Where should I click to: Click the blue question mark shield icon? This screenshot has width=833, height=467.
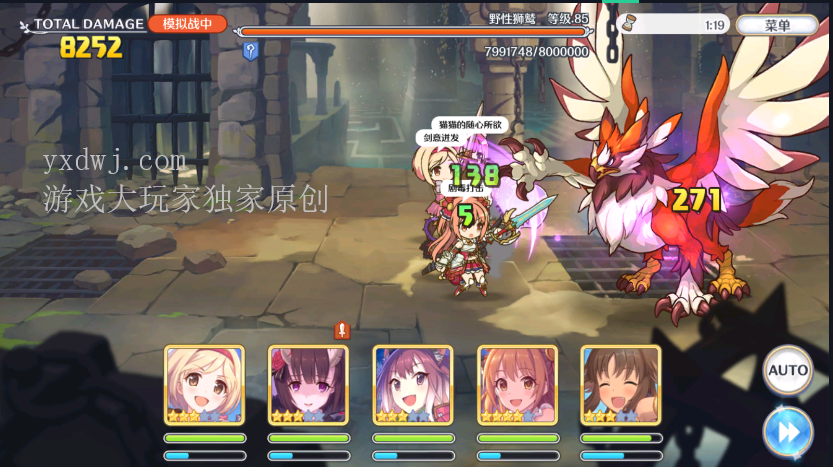tap(250, 51)
